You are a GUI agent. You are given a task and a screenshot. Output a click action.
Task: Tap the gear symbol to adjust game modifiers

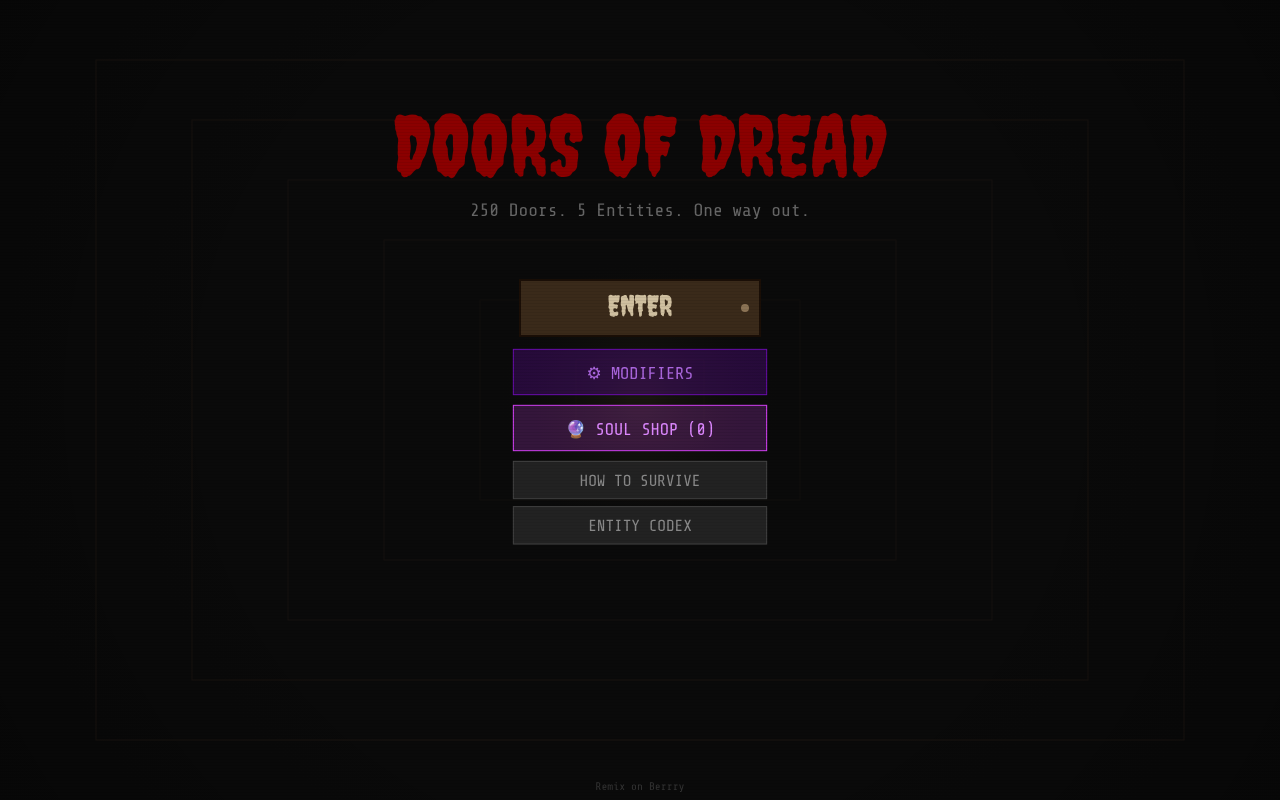pyautogui.click(x=594, y=373)
